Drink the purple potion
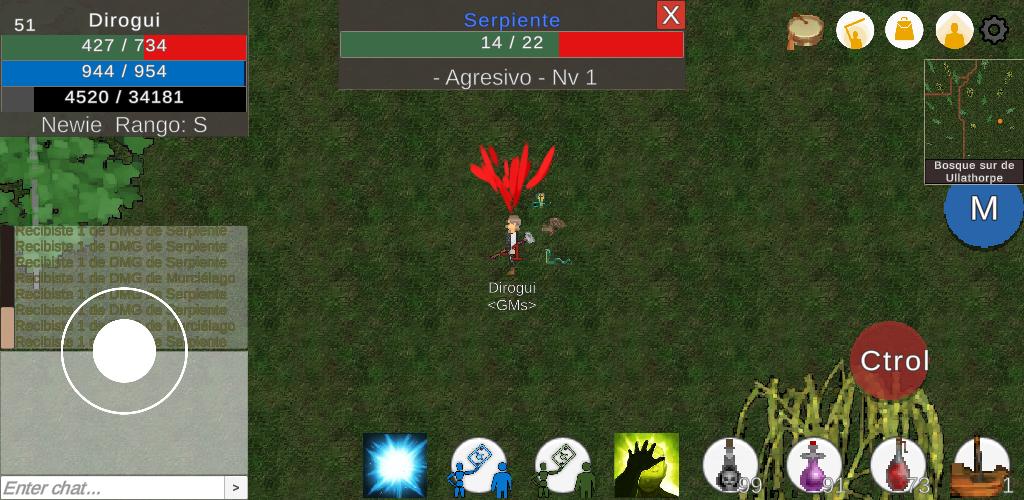 point(814,466)
